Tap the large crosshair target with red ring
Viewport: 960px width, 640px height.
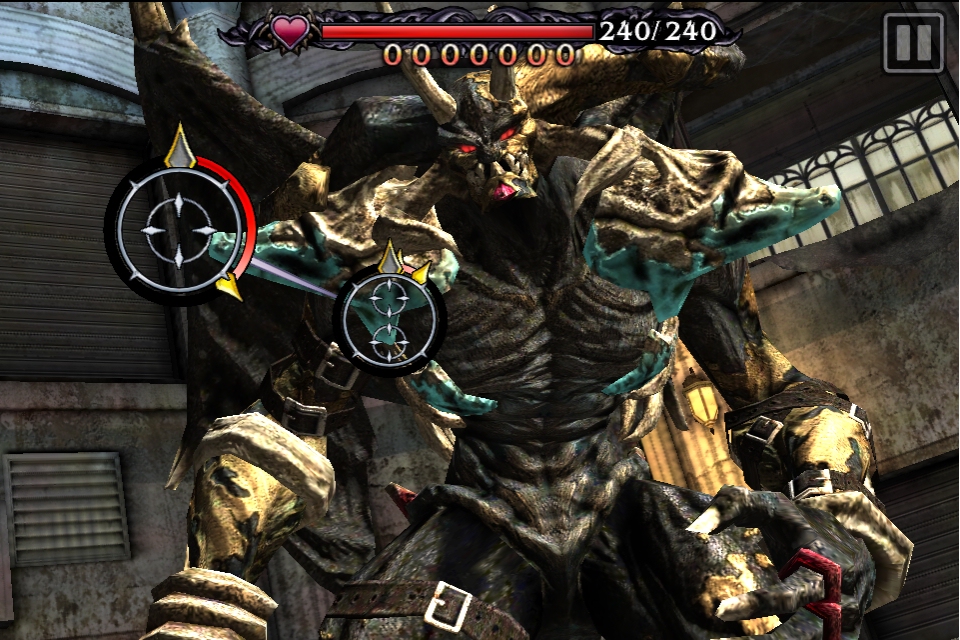click(178, 230)
